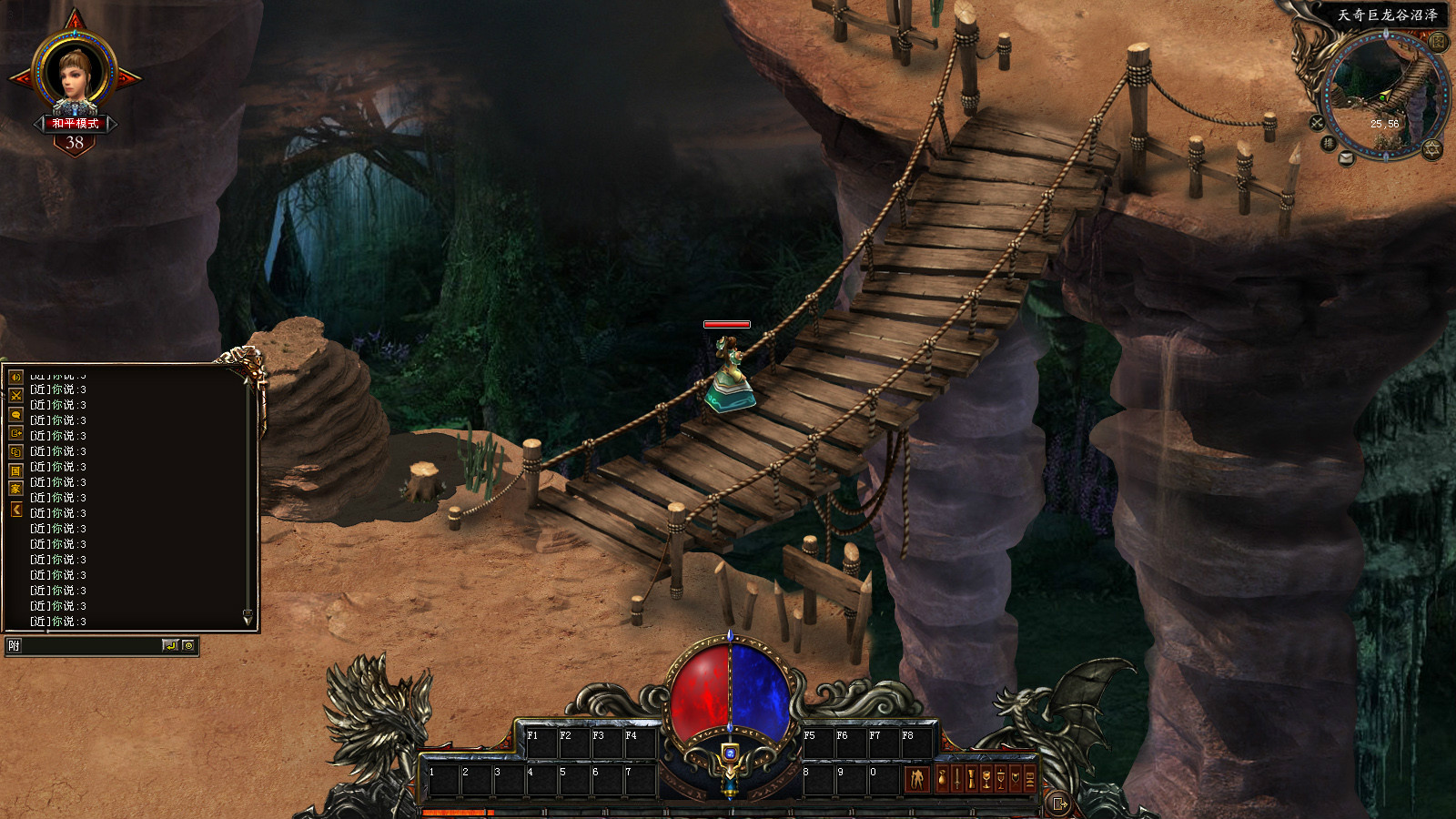This screenshot has width=1456, height=819.
Task: Click the crossed swords button beside the minimap
Action: pyautogui.click(x=1317, y=122)
